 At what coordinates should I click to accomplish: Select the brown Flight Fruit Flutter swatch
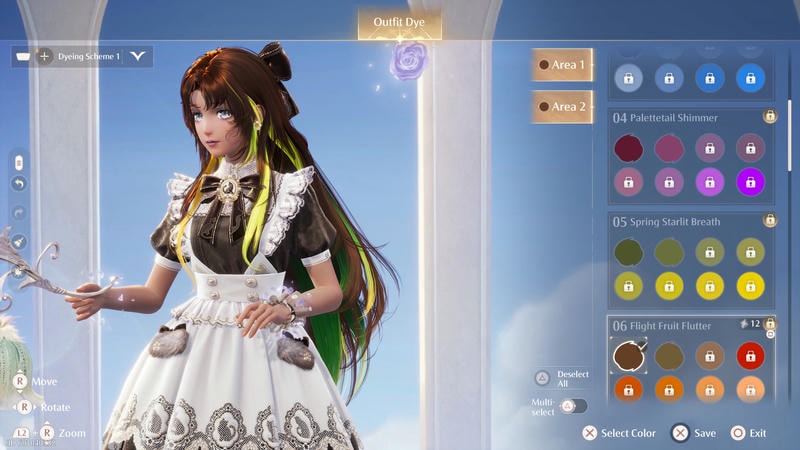point(628,354)
